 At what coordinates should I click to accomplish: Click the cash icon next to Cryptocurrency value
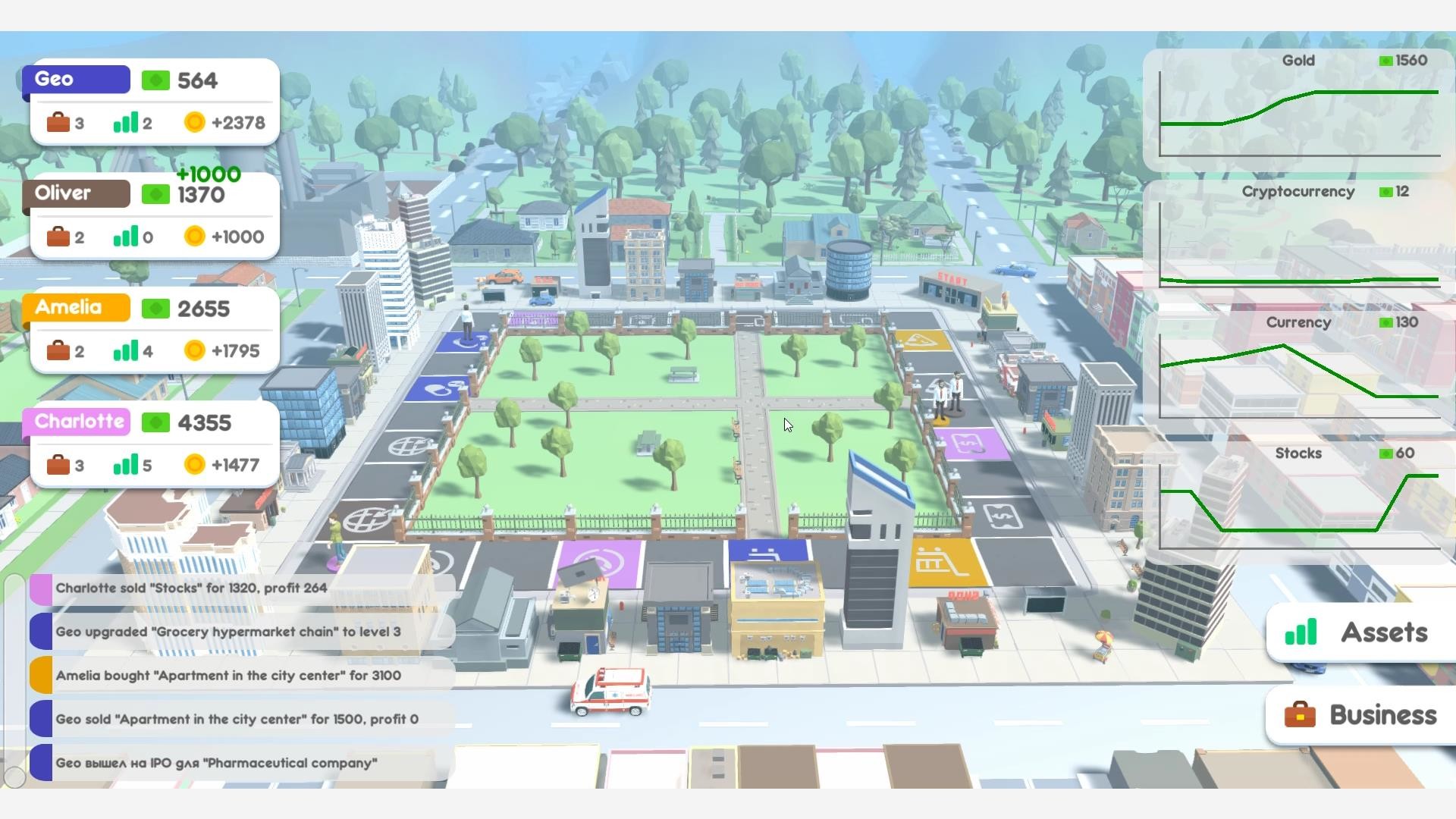1387,192
